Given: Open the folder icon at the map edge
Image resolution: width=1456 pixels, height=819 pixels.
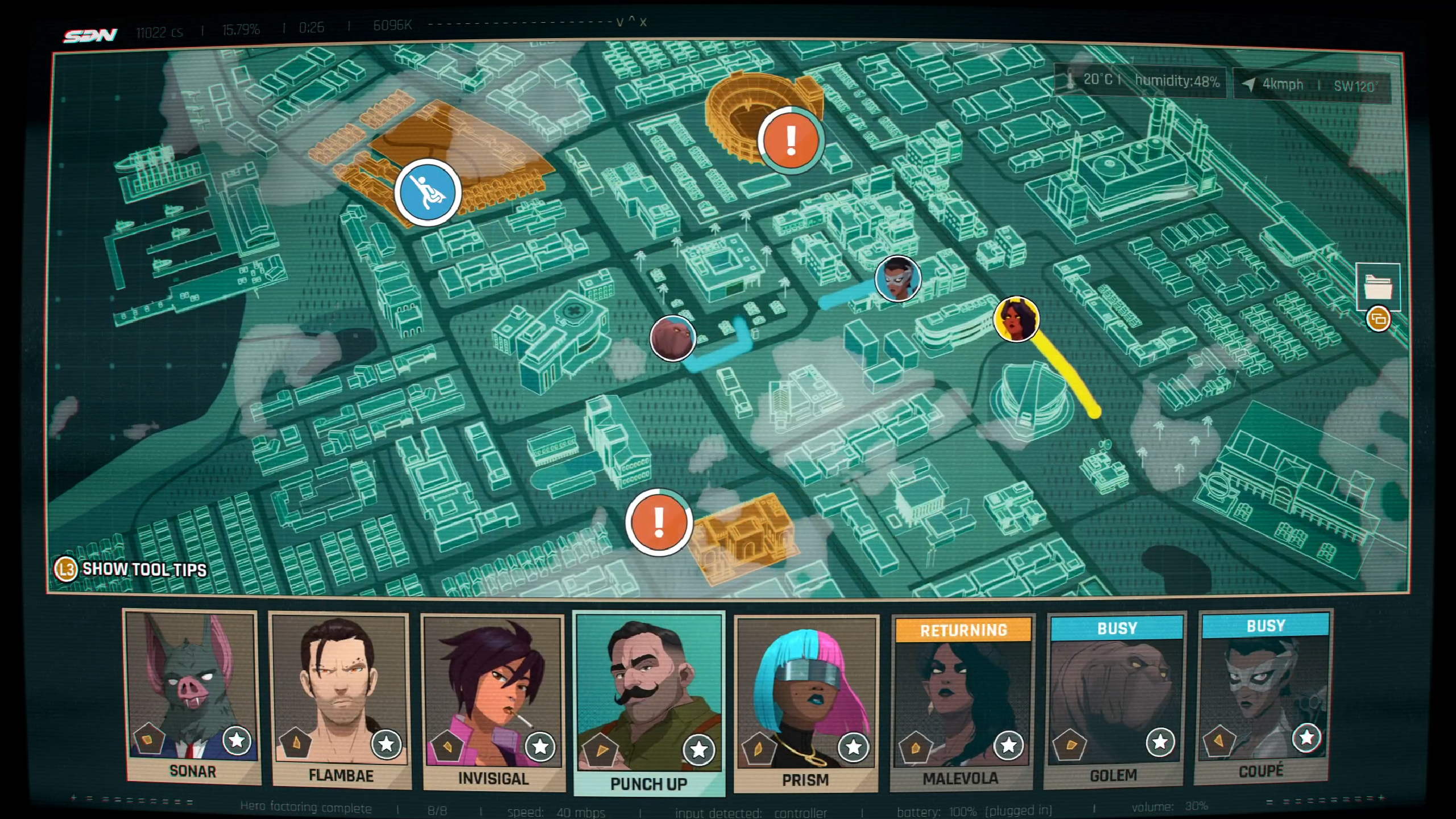Looking at the screenshot, I should [x=1378, y=286].
